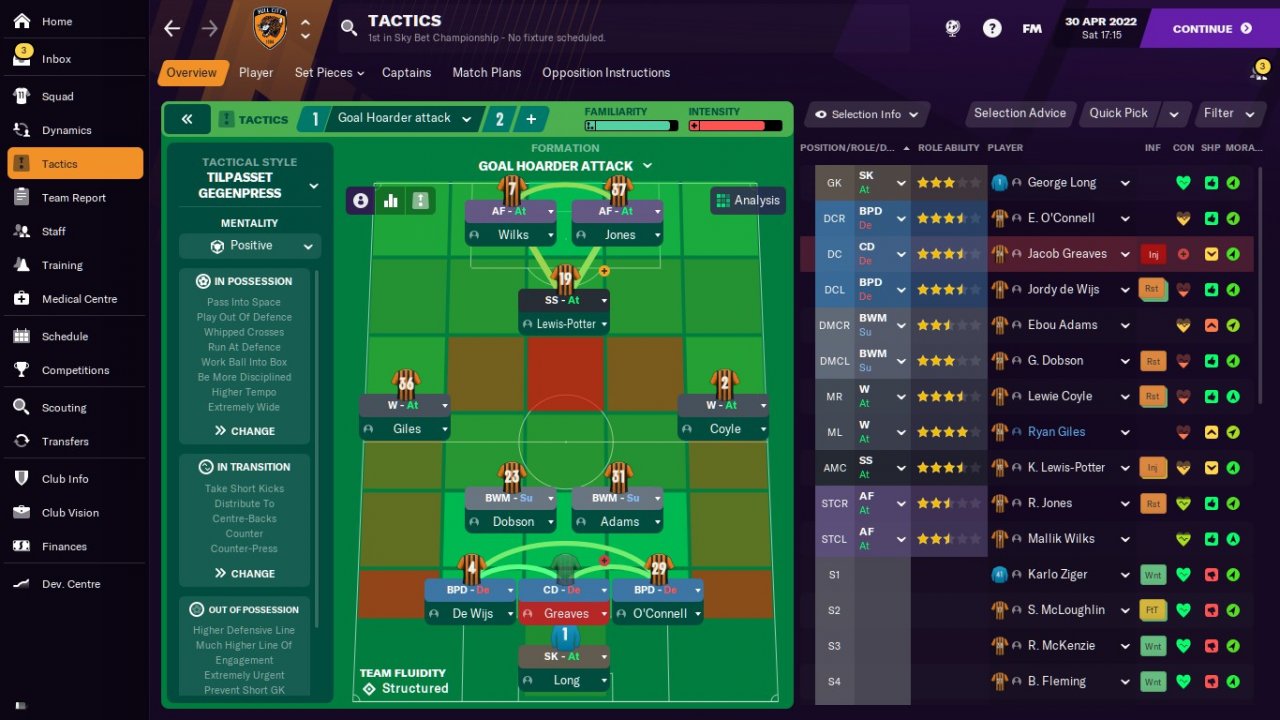This screenshot has height=720, width=1280.
Task: Open the Selection Info dropdown
Action: [867, 114]
